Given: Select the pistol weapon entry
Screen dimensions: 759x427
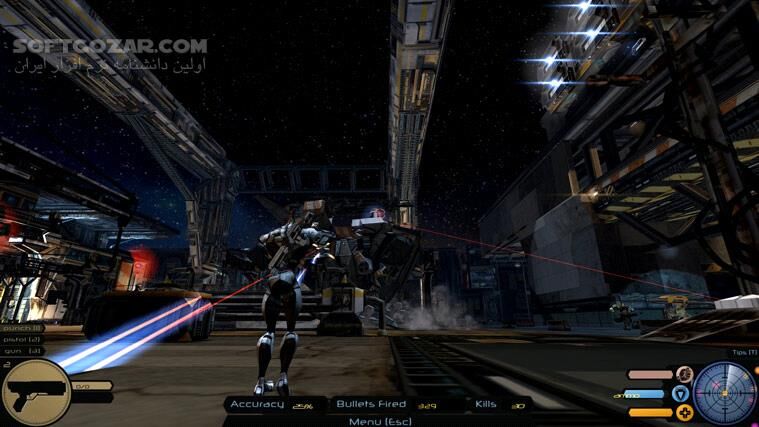Looking at the screenshot, I should pyautogui.click(x=22, y=338).
